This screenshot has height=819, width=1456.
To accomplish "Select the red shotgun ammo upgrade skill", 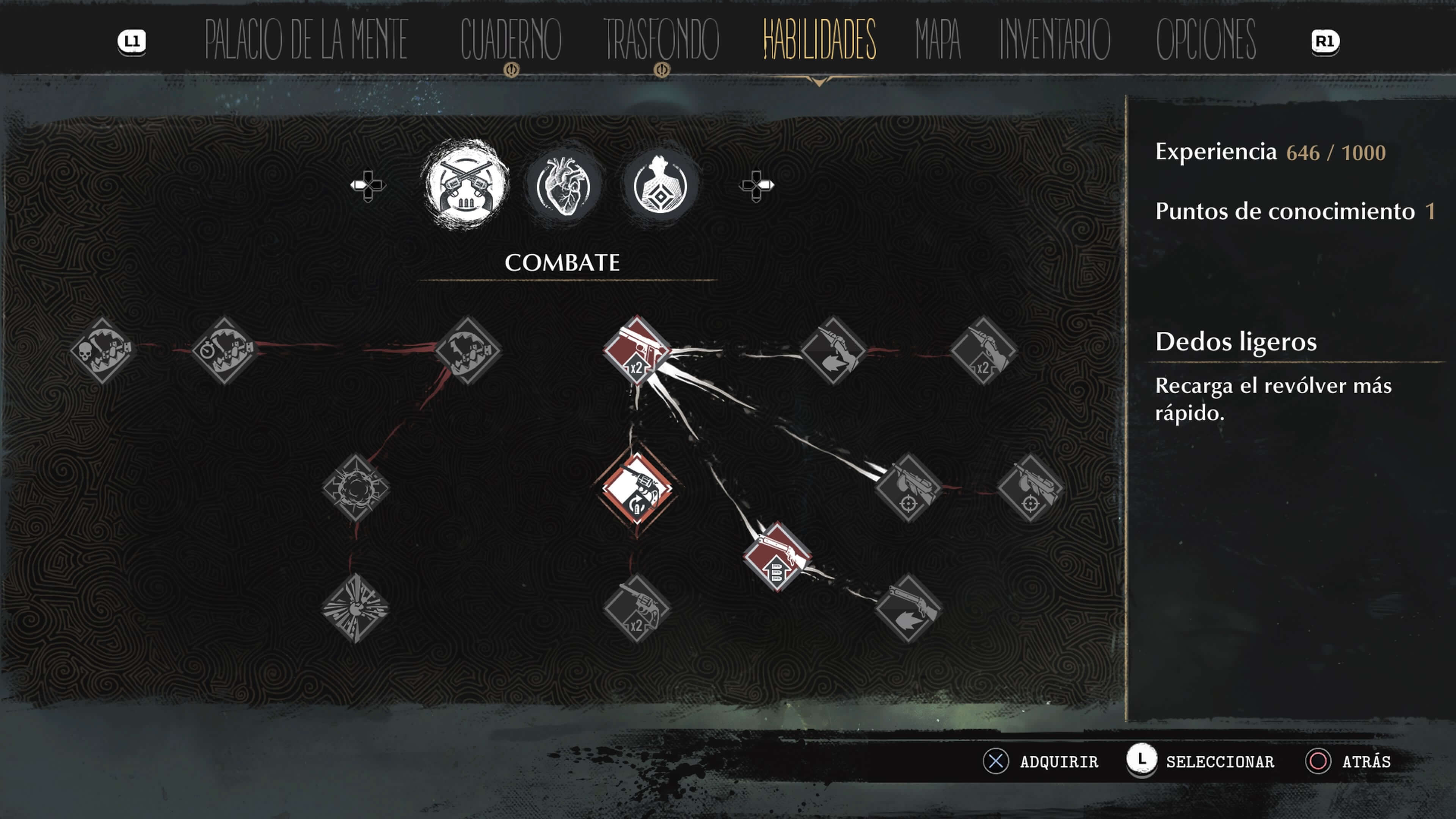I will click(x=777, y=557).
